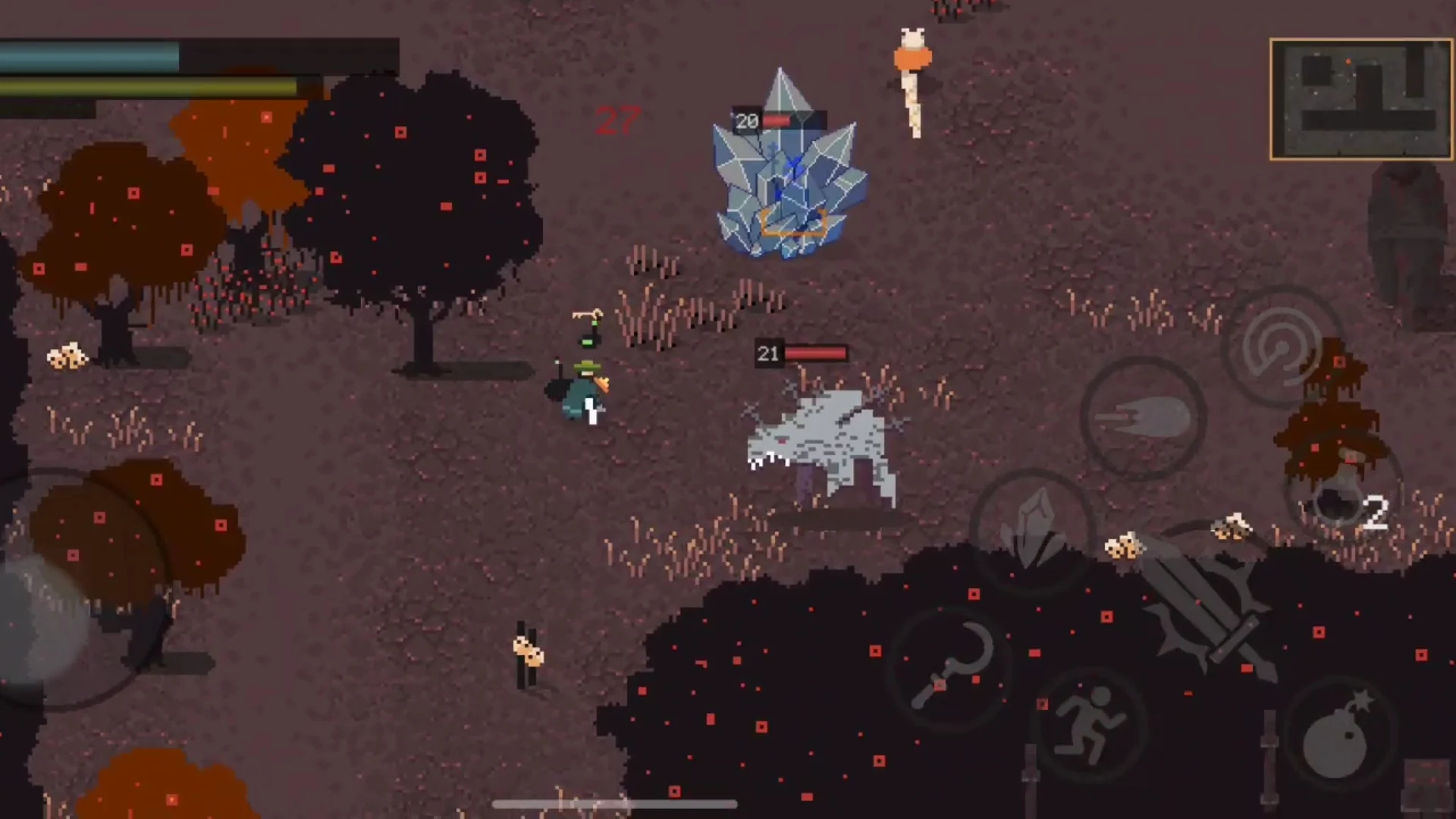Tap the running man dash button

coord(1090,724)
